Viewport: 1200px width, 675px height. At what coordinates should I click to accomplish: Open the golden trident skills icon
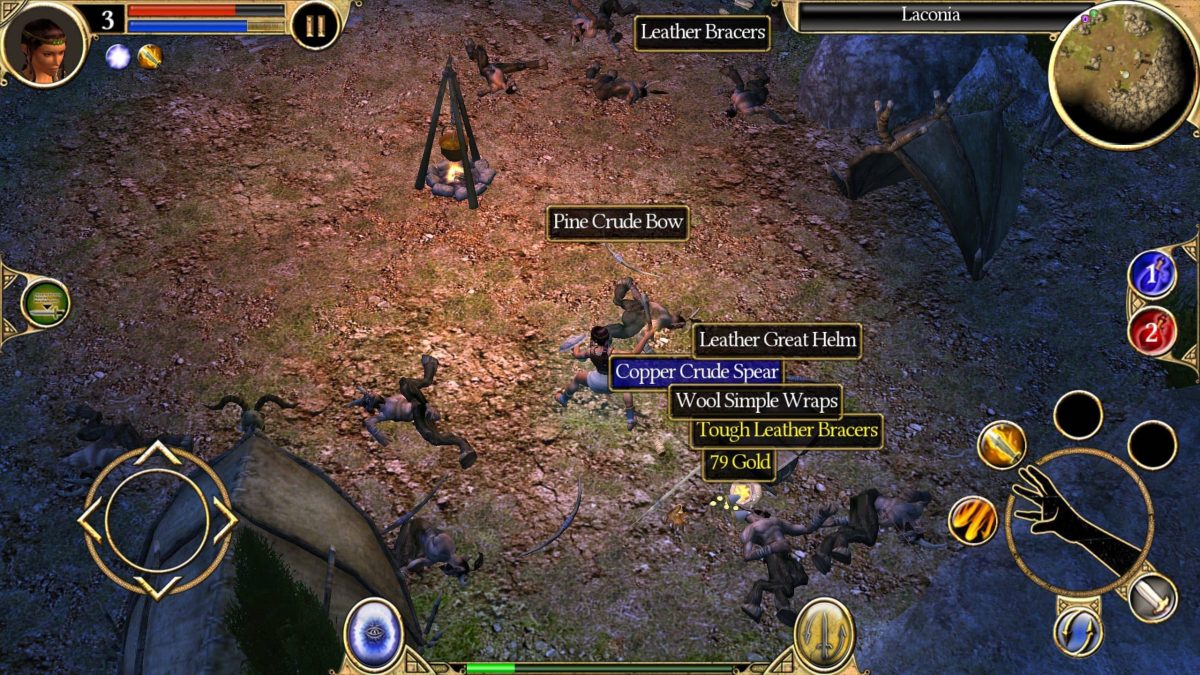coord(824,634)
